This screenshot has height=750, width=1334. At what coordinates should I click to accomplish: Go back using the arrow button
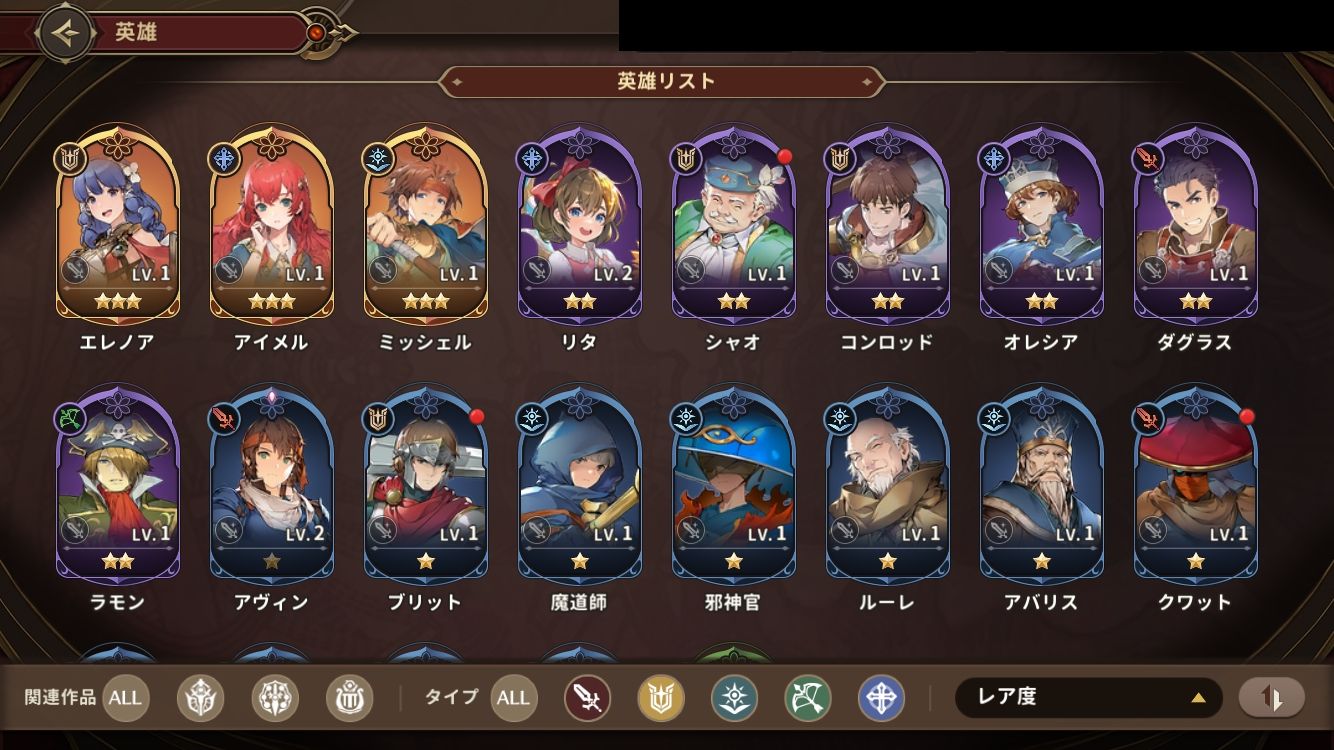coord(66,33)
